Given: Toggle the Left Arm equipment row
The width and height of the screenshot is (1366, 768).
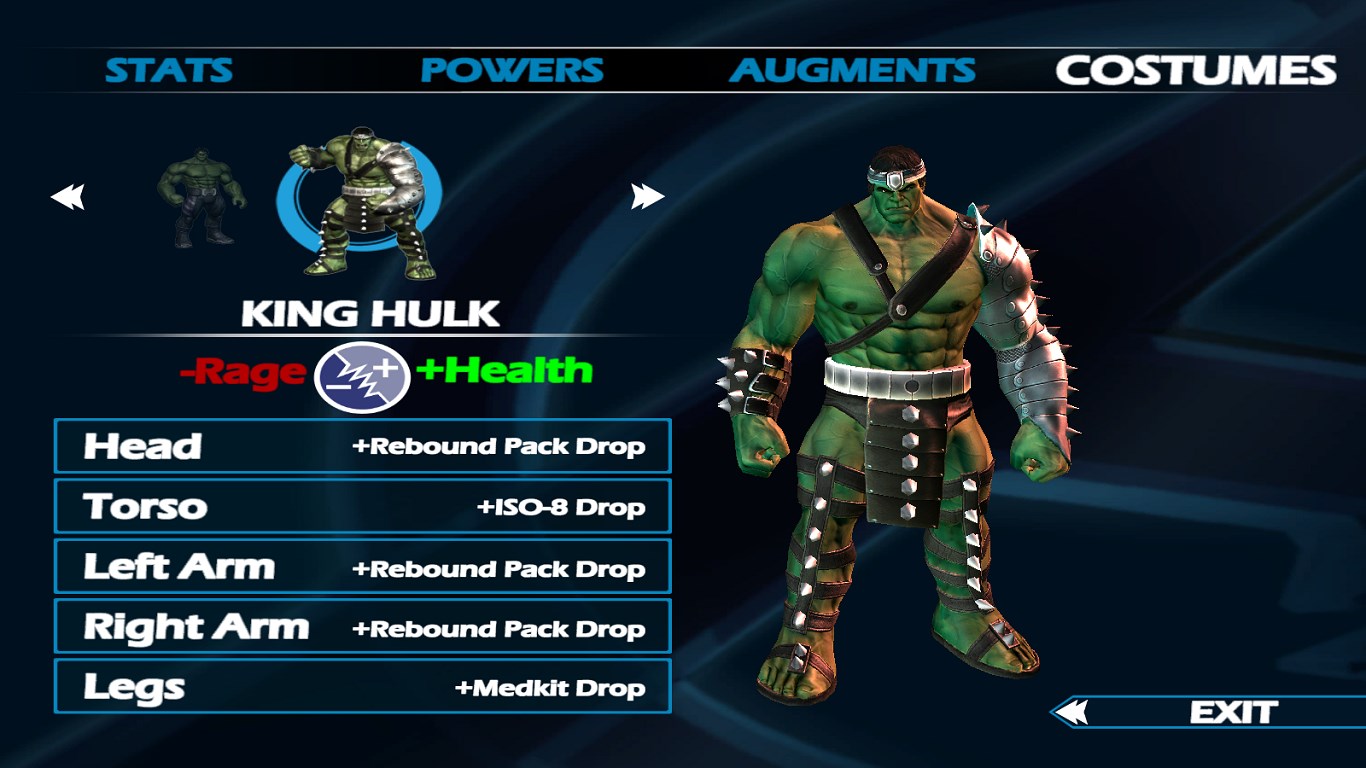Looking at the screenshot, I should coord(362,566).
